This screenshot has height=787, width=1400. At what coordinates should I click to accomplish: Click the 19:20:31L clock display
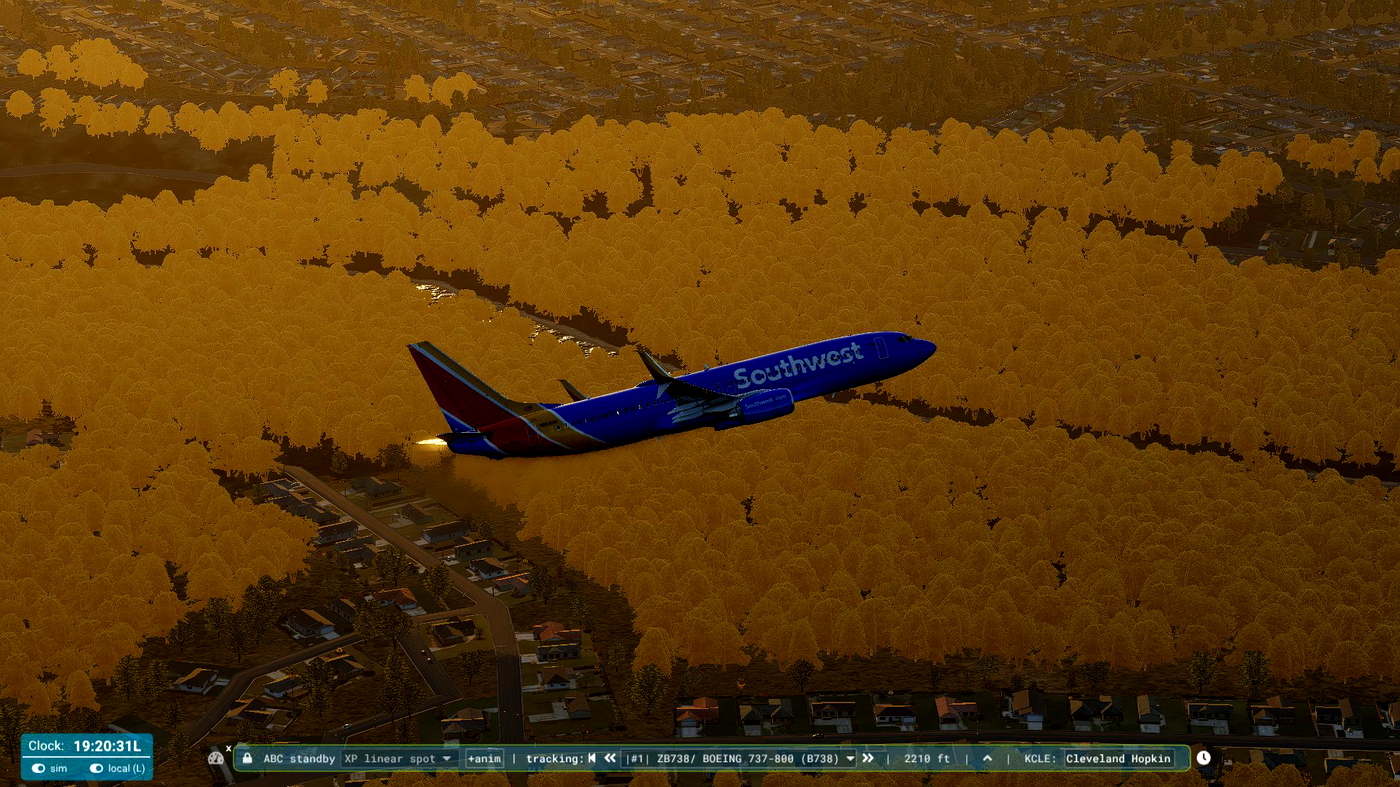[x=106, y=746]
